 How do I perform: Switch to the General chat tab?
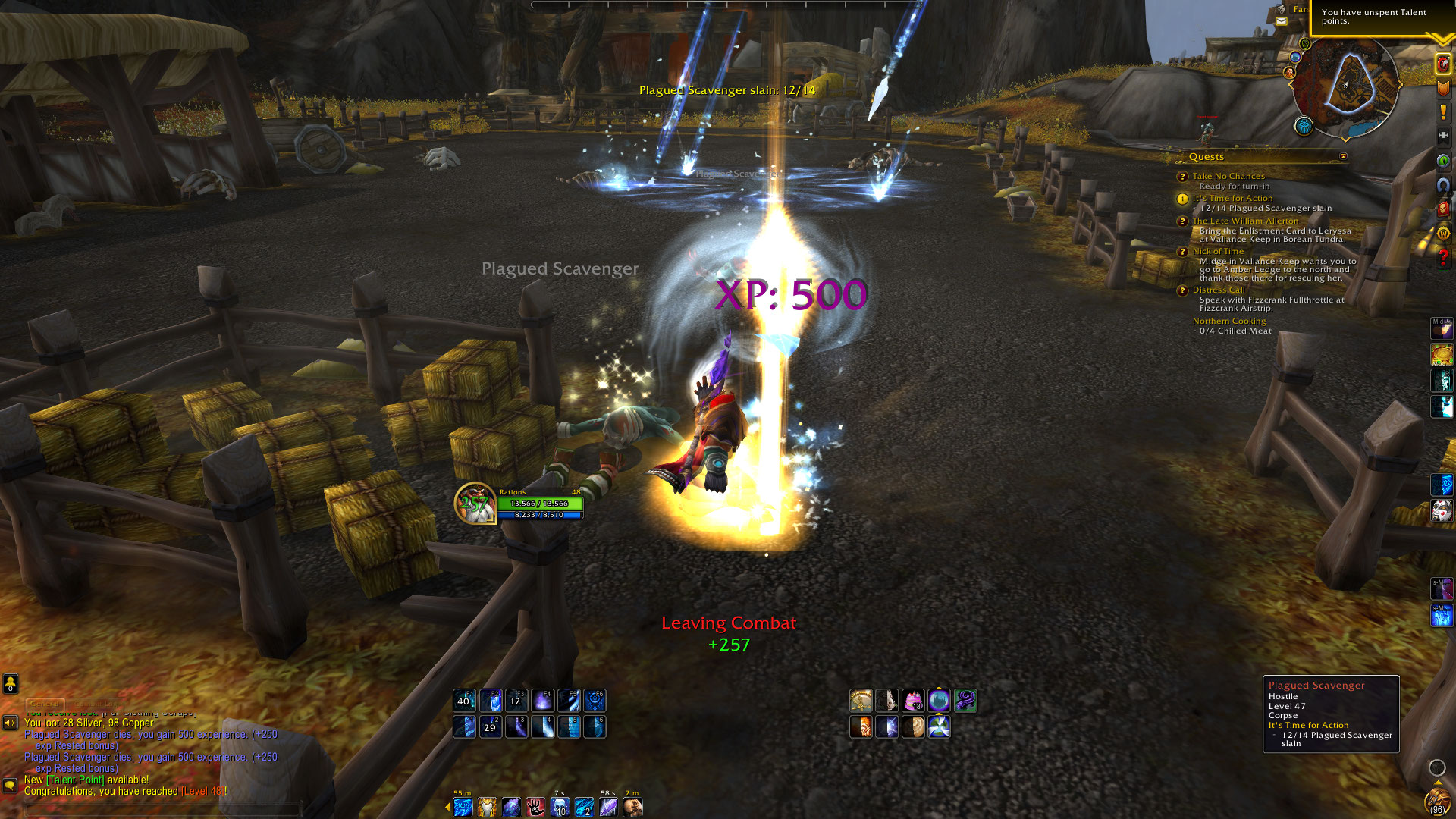click(45, 704)
